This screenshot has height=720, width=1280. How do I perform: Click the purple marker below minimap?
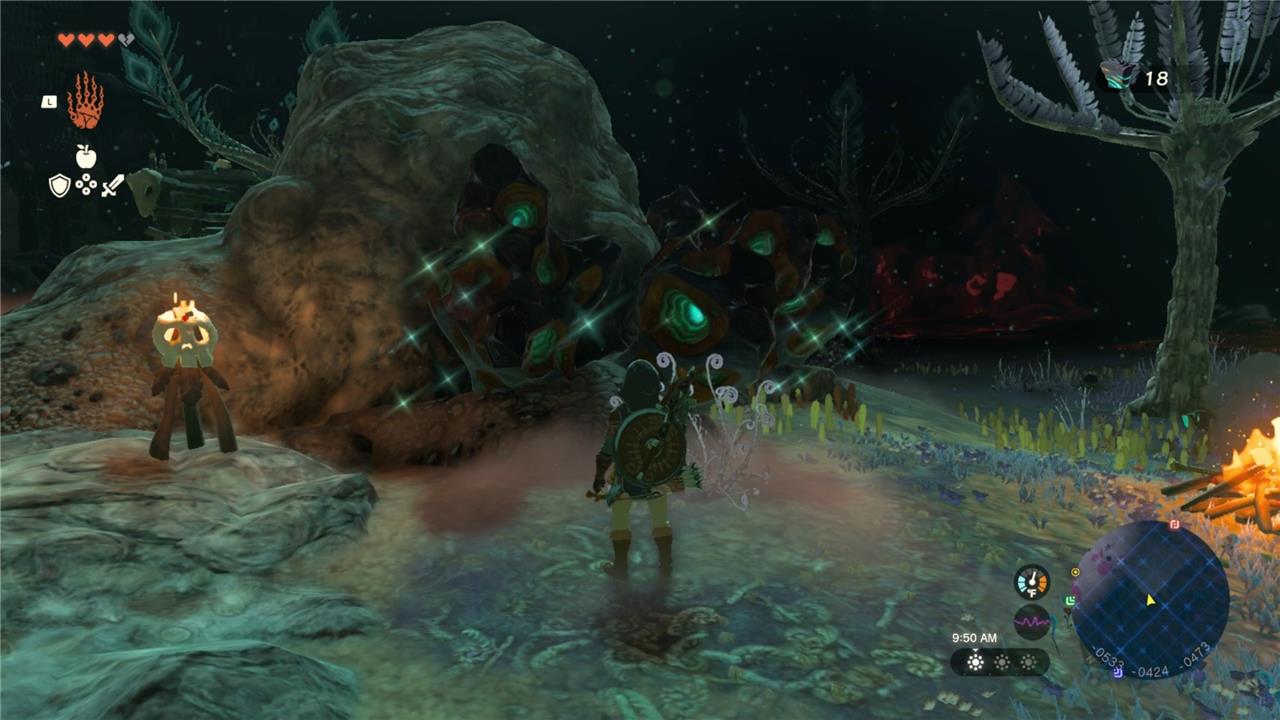tap(1117, 672)
